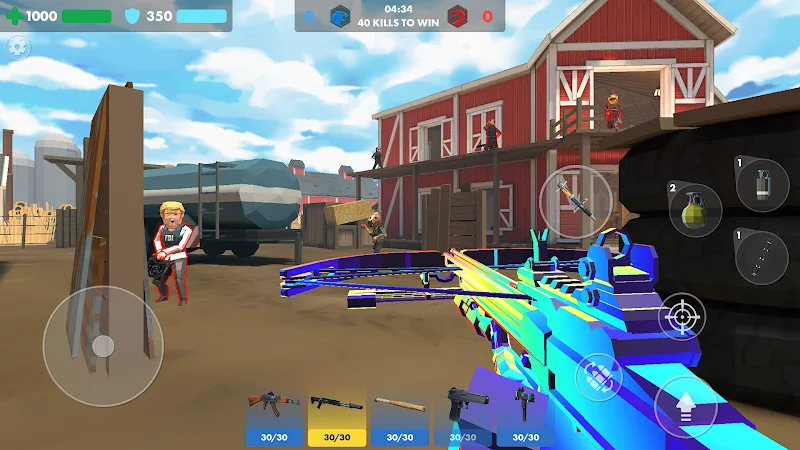The image size is (800, 450).
Task: Select the submachine gun slot
Action: (525, 418)
